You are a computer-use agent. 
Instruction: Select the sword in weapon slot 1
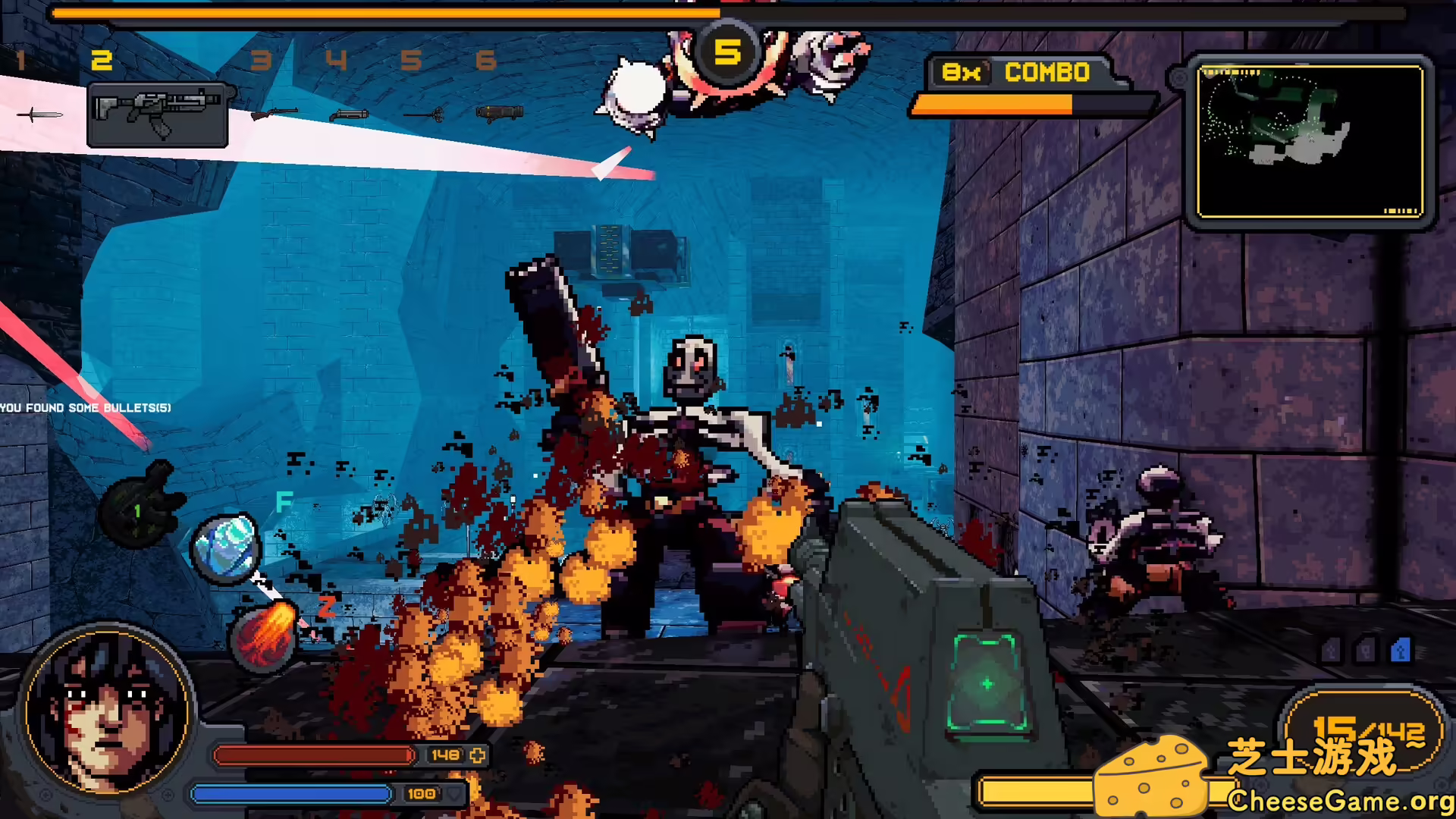pyautogui.click(x=39, y=115)
